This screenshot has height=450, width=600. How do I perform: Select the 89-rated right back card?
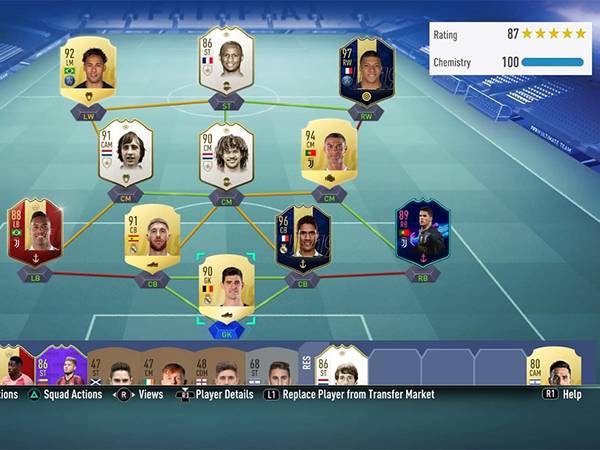click(x=422, y=231)
